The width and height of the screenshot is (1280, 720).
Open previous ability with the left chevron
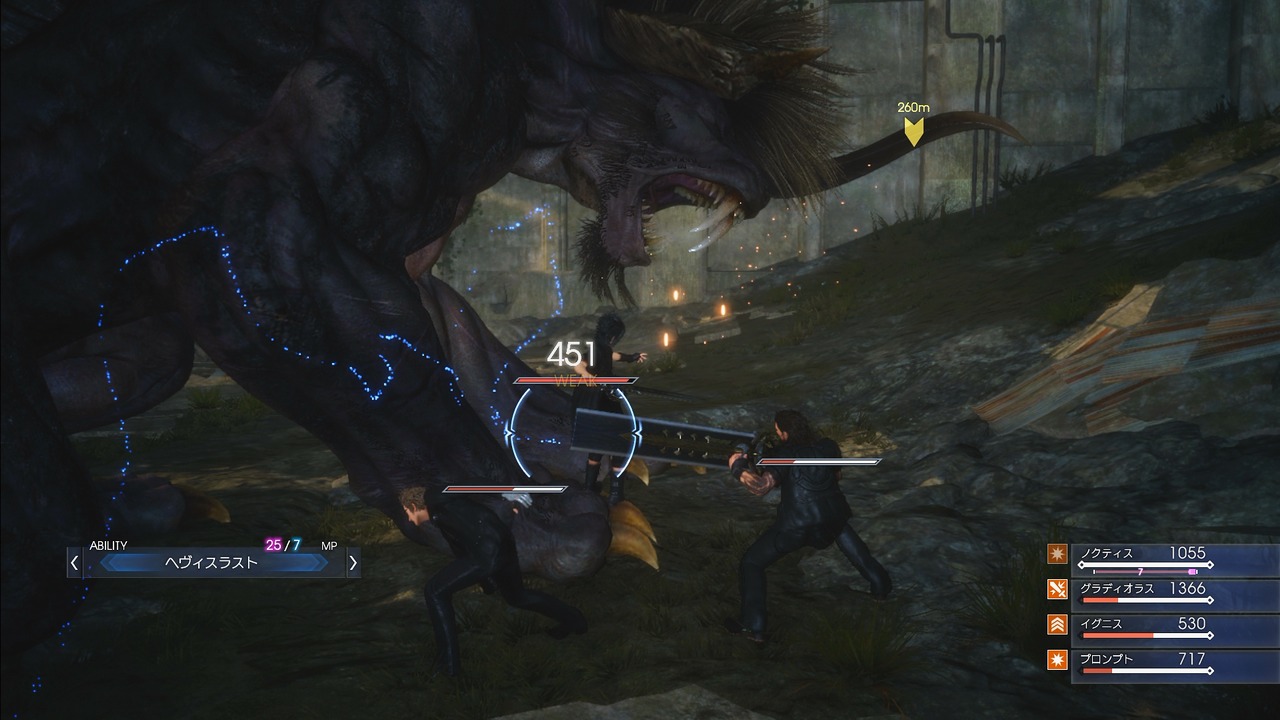(x=75, y=562)
